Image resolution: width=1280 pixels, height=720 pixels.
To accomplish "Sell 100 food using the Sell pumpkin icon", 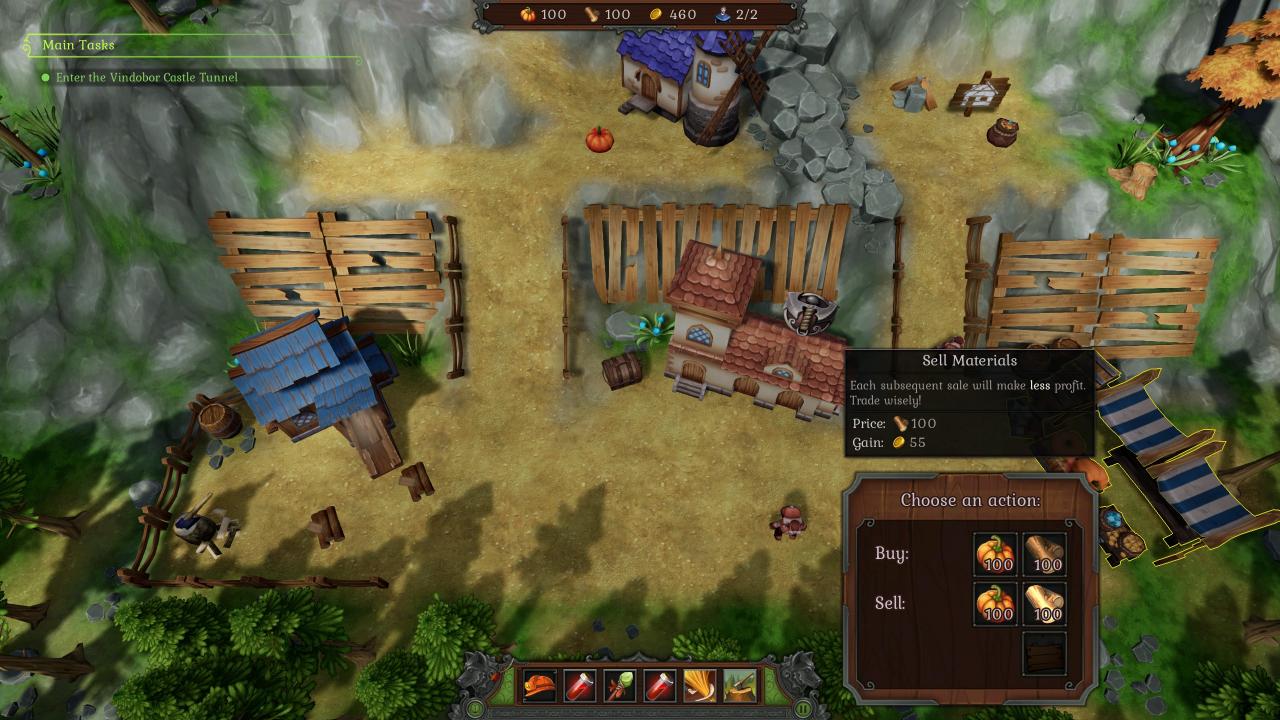I will pos(995,604).
